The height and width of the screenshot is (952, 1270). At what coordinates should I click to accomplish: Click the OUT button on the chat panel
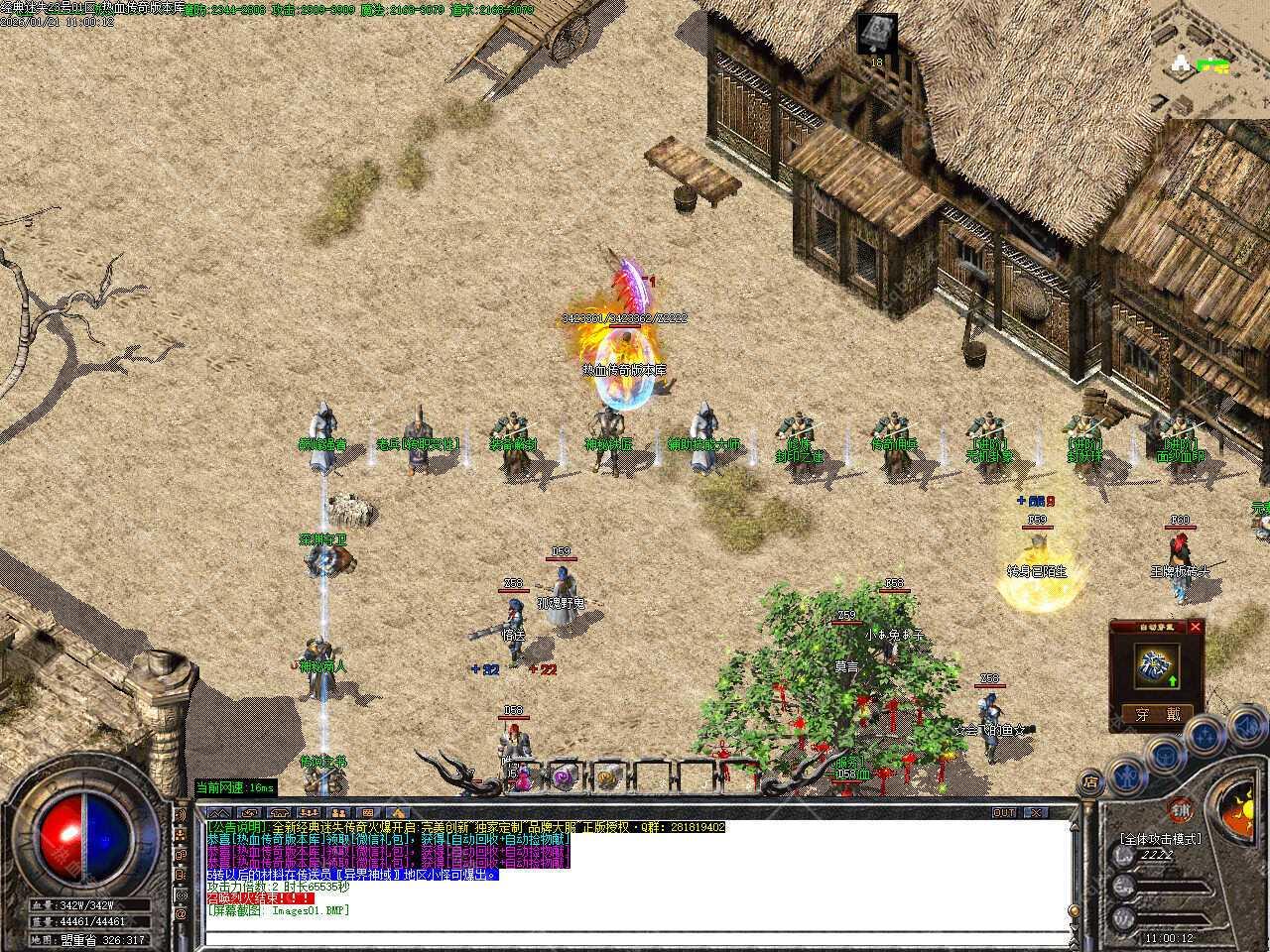coord(1005,812)
